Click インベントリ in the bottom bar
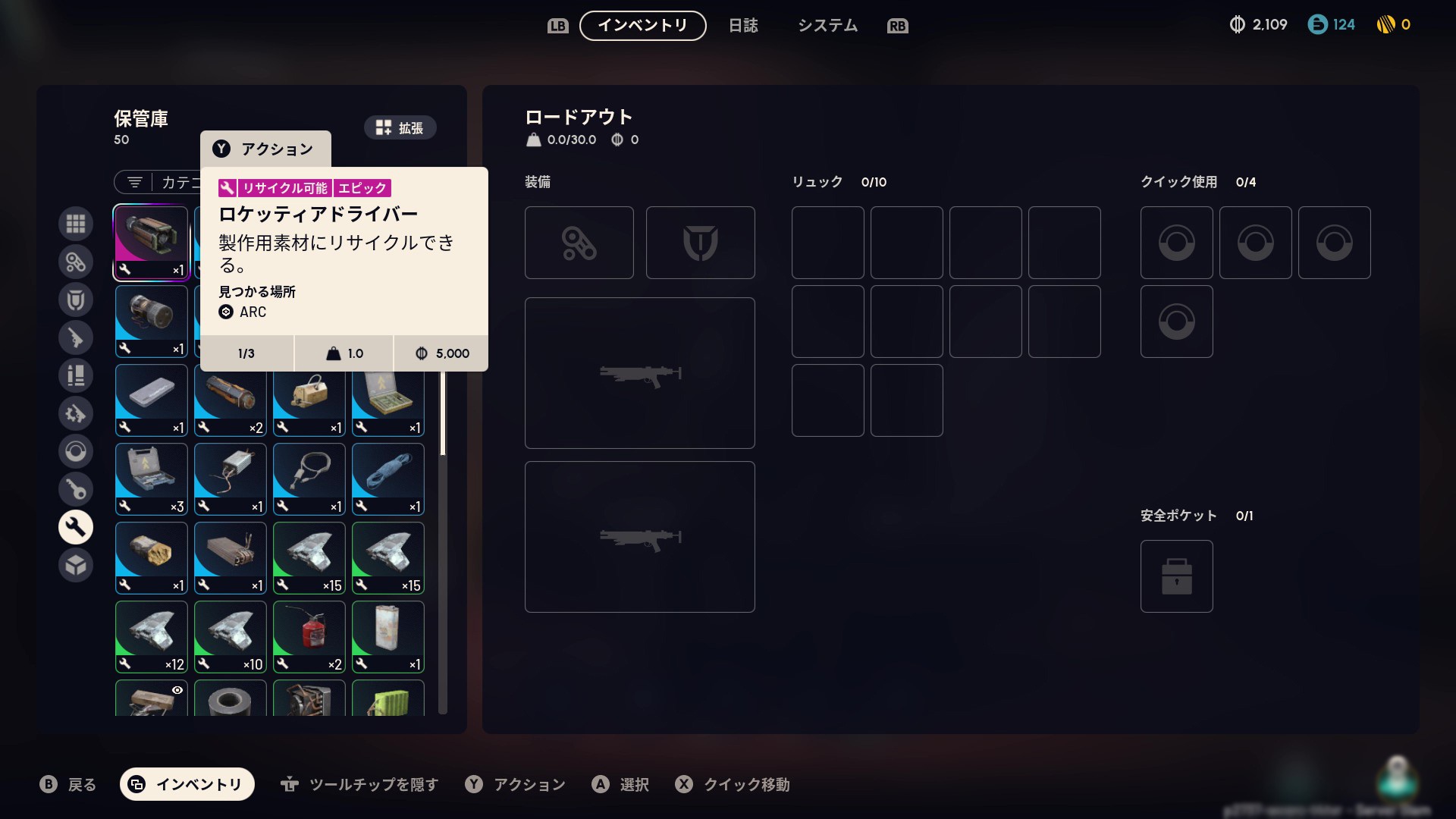Viewport: 1456px width, 819px height. click(x=187, y=785)
